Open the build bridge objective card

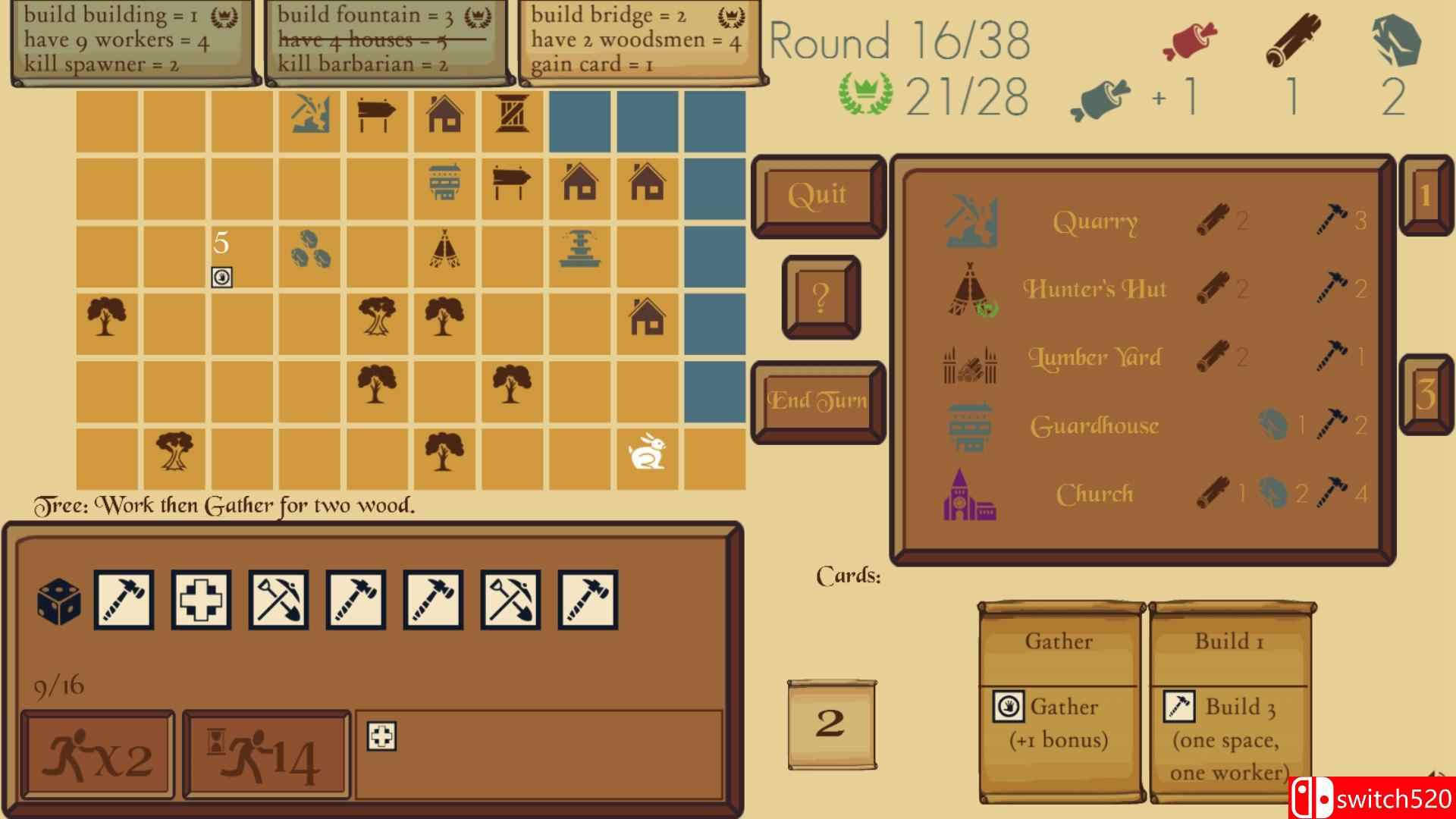coord(641,43)
